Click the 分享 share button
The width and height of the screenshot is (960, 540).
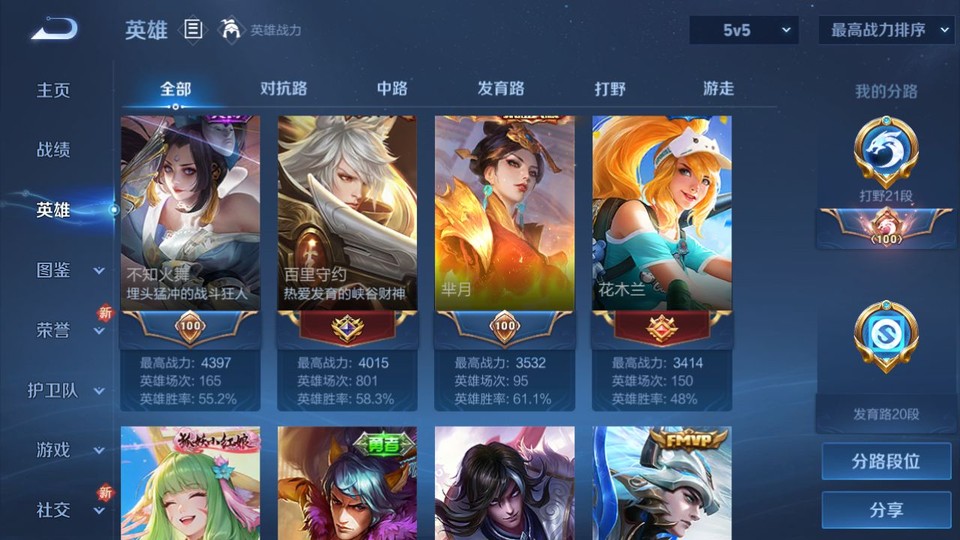coord(886,510)
